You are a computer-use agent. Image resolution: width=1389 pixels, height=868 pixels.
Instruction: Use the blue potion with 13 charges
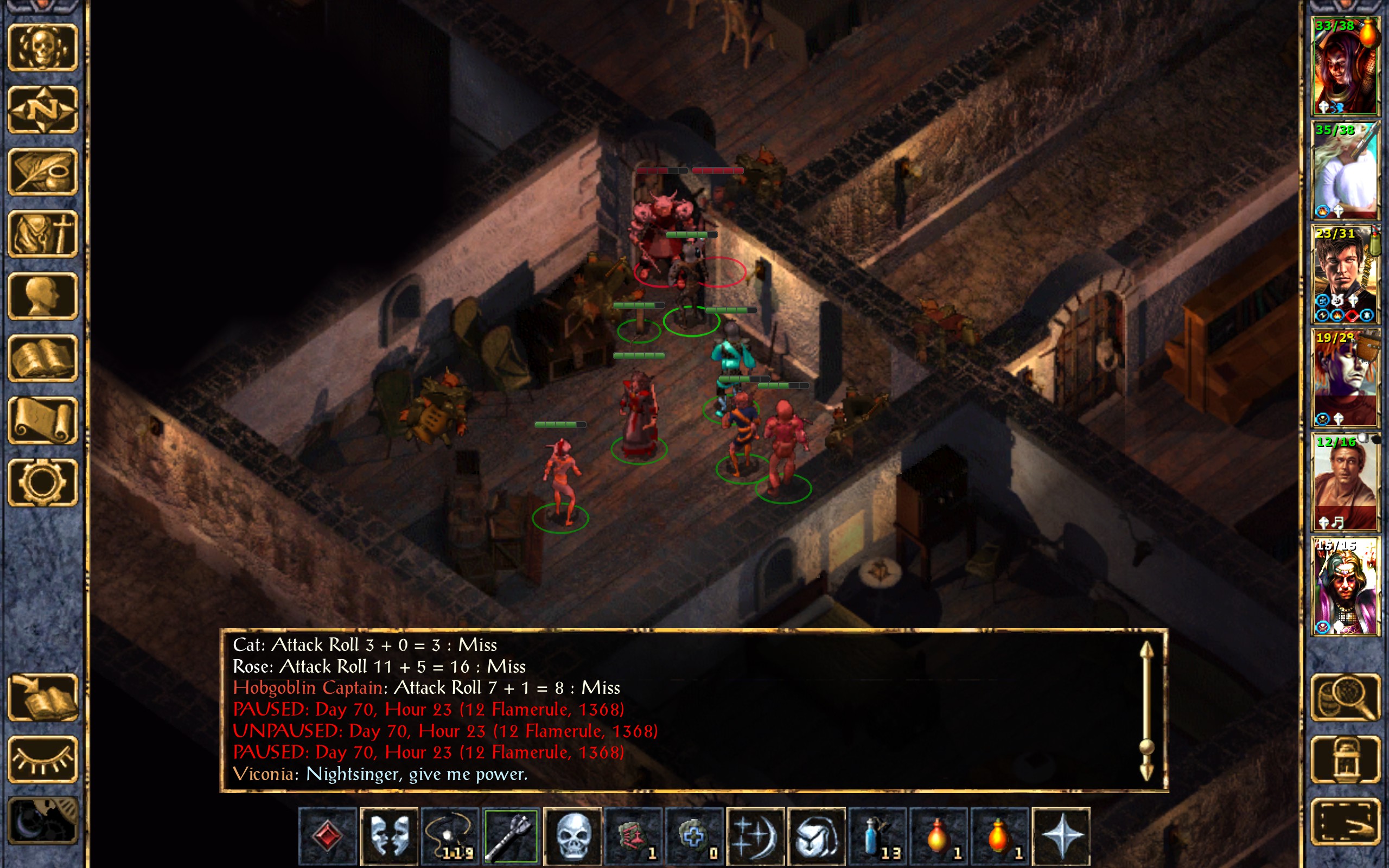pos(877,836)
